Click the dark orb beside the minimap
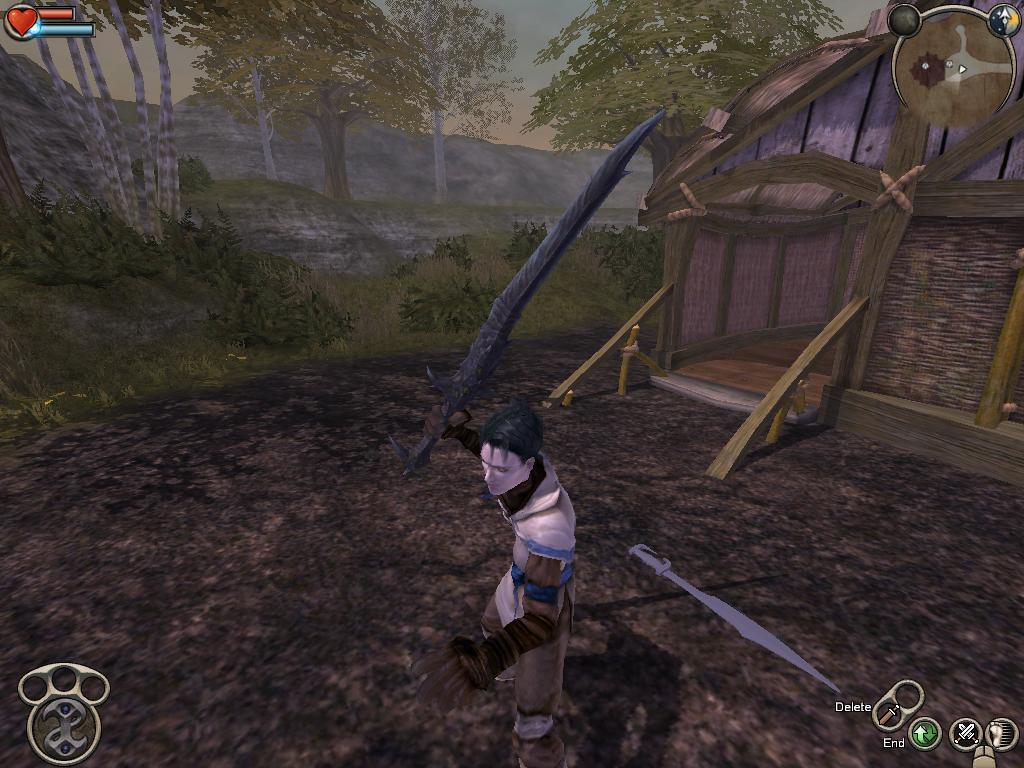The width and height of the screenshot is (1024, 768). 904,20
